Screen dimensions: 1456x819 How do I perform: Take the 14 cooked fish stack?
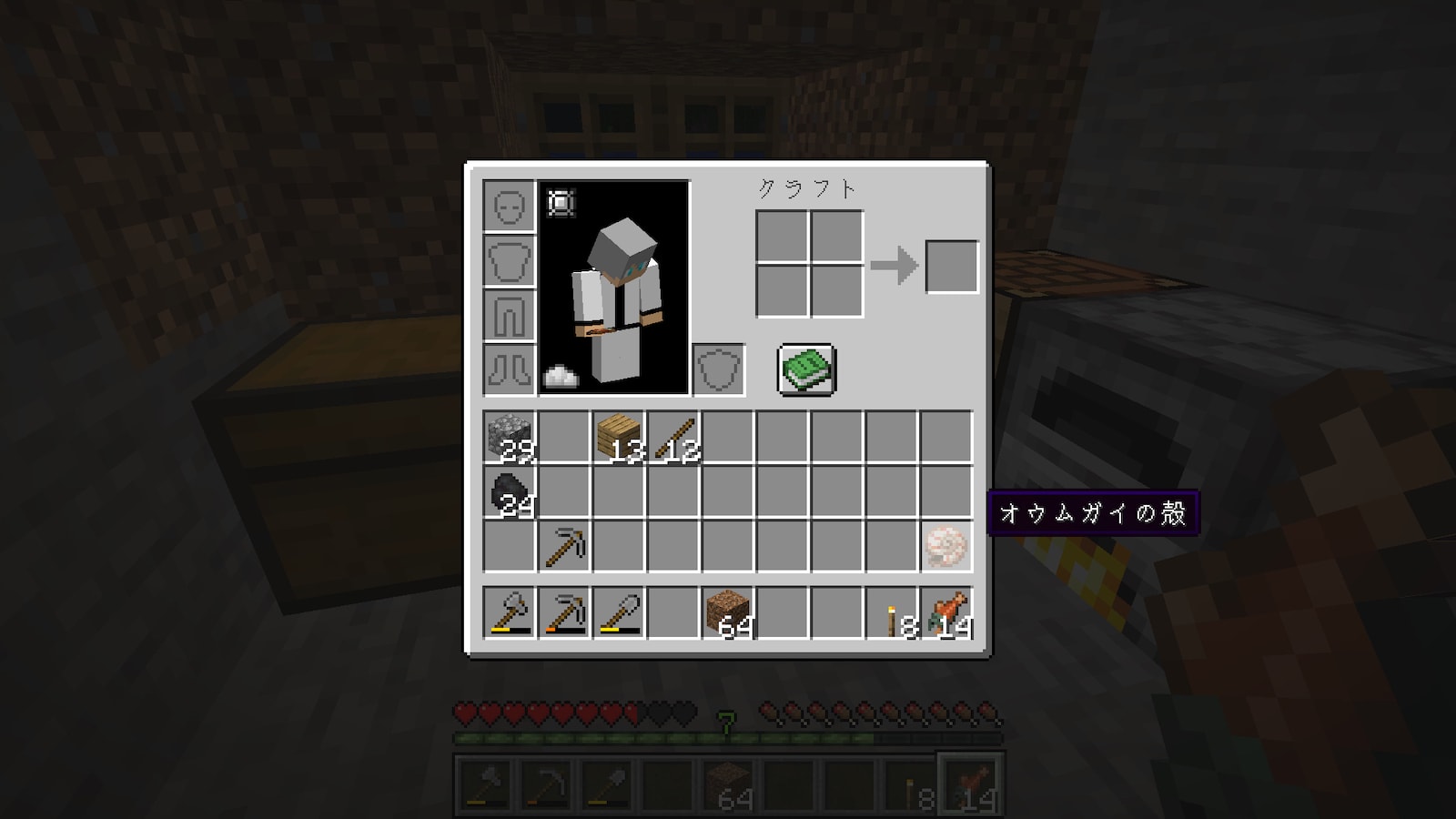pyautogui.click(x=946, y=612)
